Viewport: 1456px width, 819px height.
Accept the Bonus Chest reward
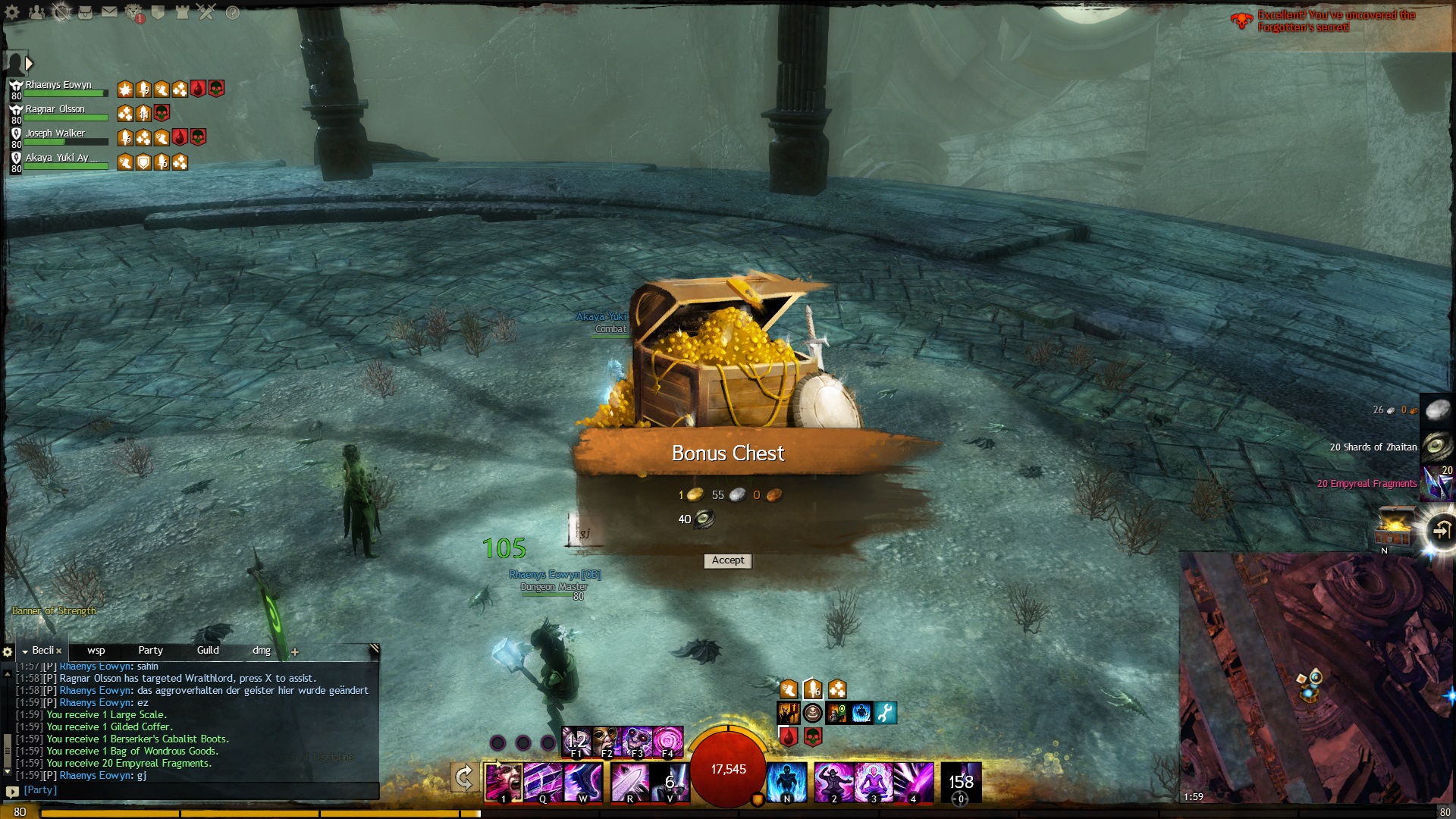(728, 560)
